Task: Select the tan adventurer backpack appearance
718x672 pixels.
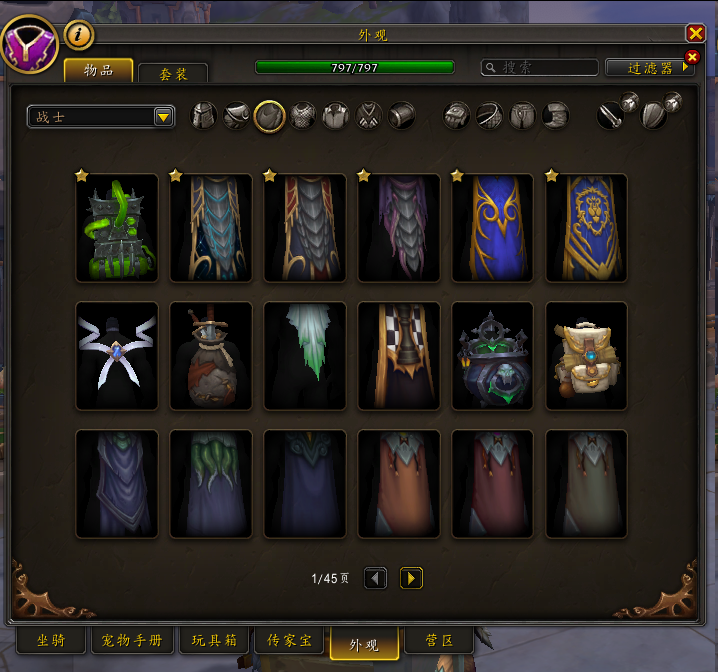Action: tap(586, 356)
